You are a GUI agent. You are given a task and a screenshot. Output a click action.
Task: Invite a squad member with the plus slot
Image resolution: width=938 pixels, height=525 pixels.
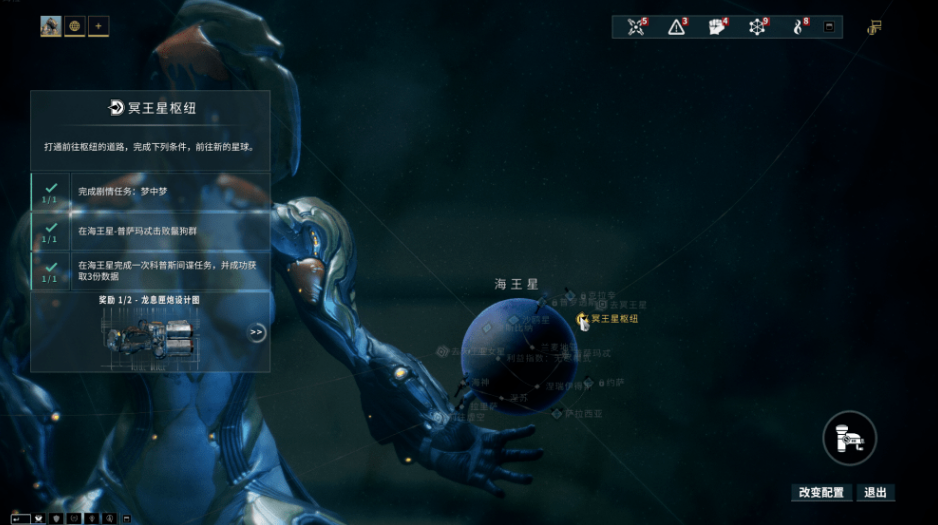click(x=98, y=26)
